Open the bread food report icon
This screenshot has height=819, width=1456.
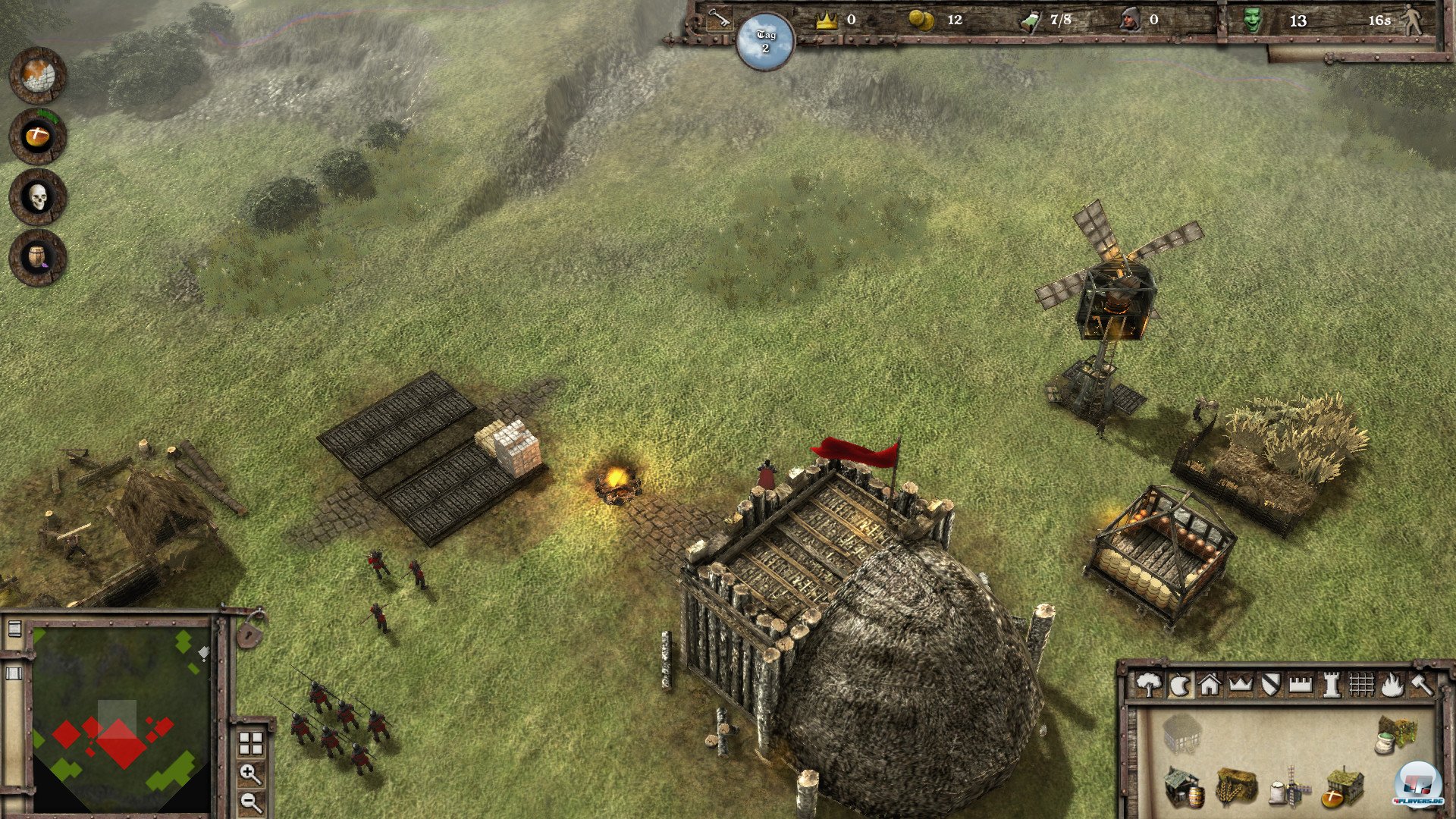(38, 136)
